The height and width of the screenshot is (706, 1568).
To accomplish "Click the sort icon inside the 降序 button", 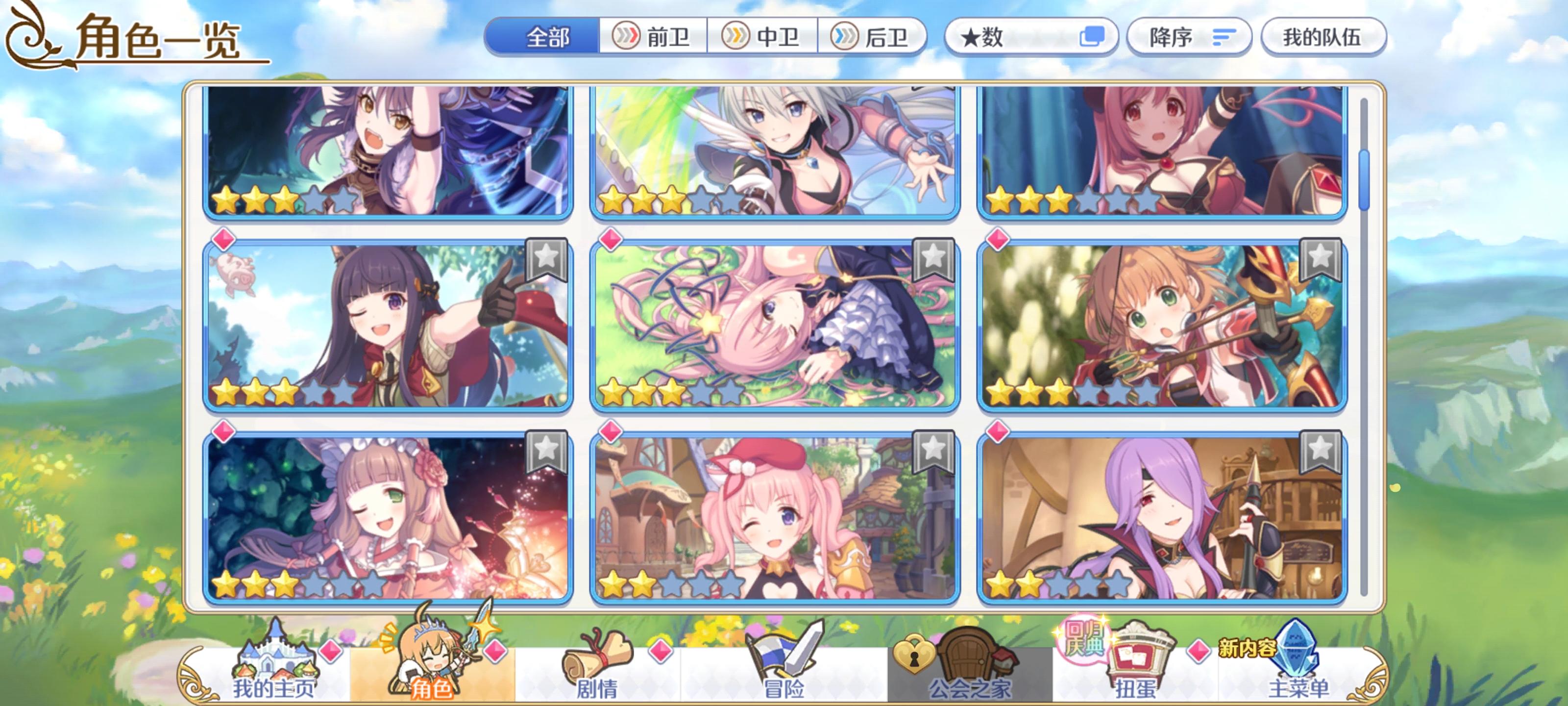I will pos(1224,38).
